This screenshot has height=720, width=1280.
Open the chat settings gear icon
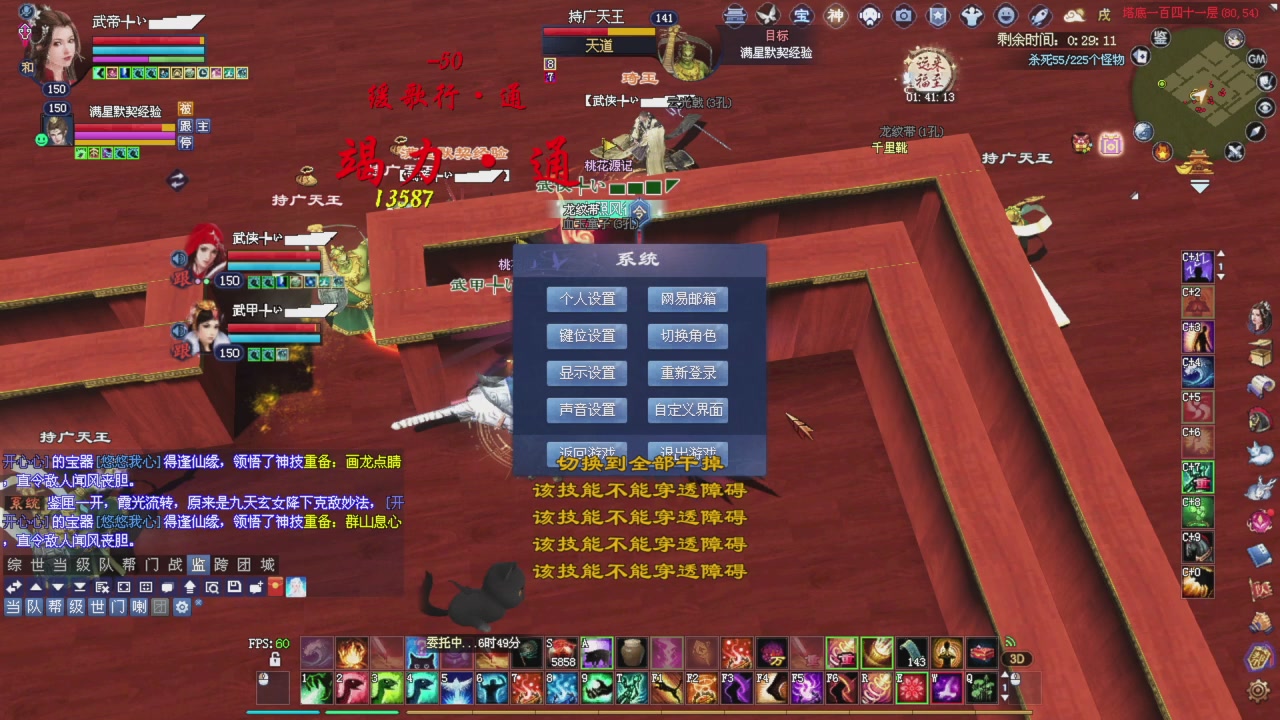182,607
